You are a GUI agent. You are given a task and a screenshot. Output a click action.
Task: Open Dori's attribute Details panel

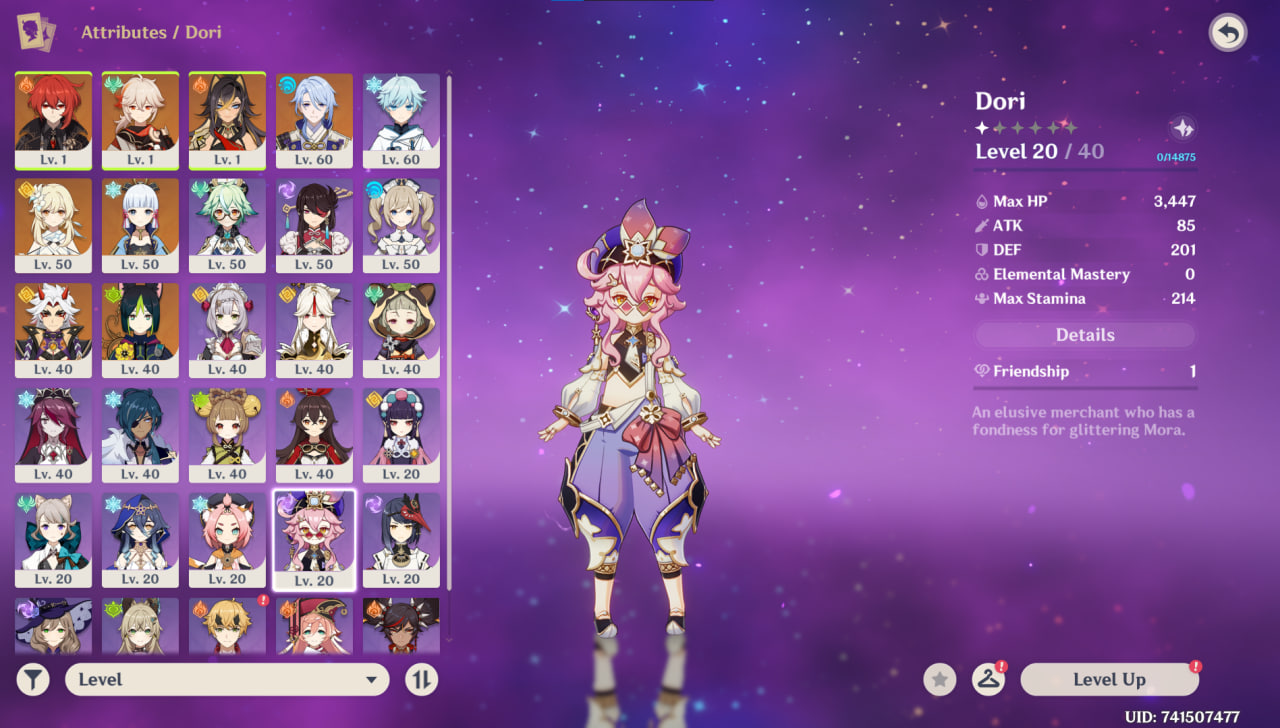(1085, 335)
